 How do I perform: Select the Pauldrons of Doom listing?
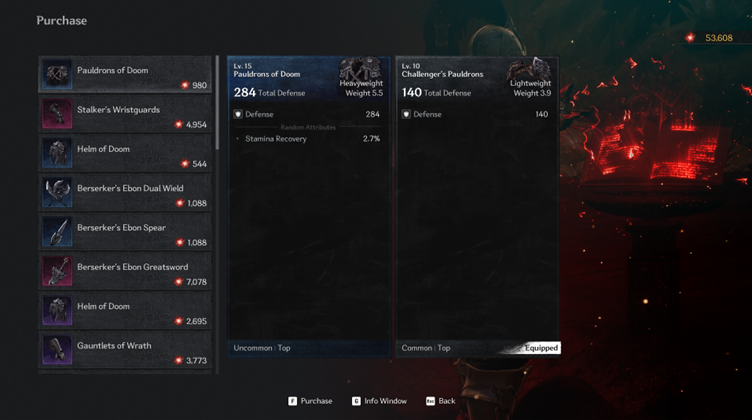click(125, 75)
